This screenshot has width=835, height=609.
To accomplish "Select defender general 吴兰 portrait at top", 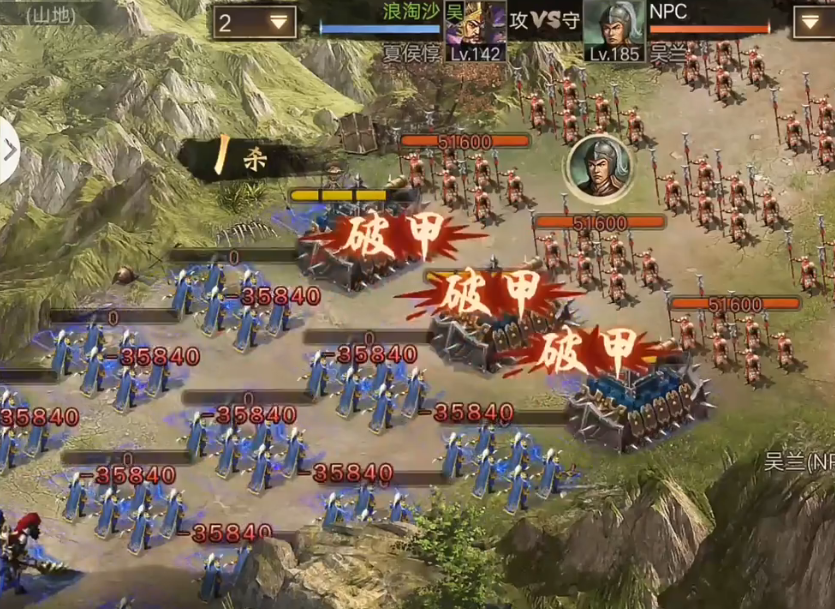I will (613, 30).
